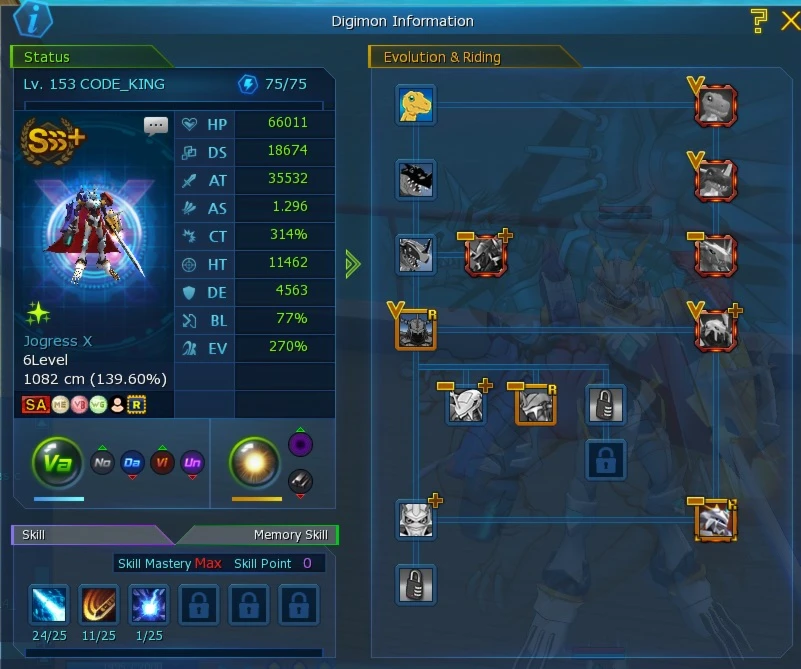
Task: Select the yellow Agumon evolution icon
Action: point(415,105)
